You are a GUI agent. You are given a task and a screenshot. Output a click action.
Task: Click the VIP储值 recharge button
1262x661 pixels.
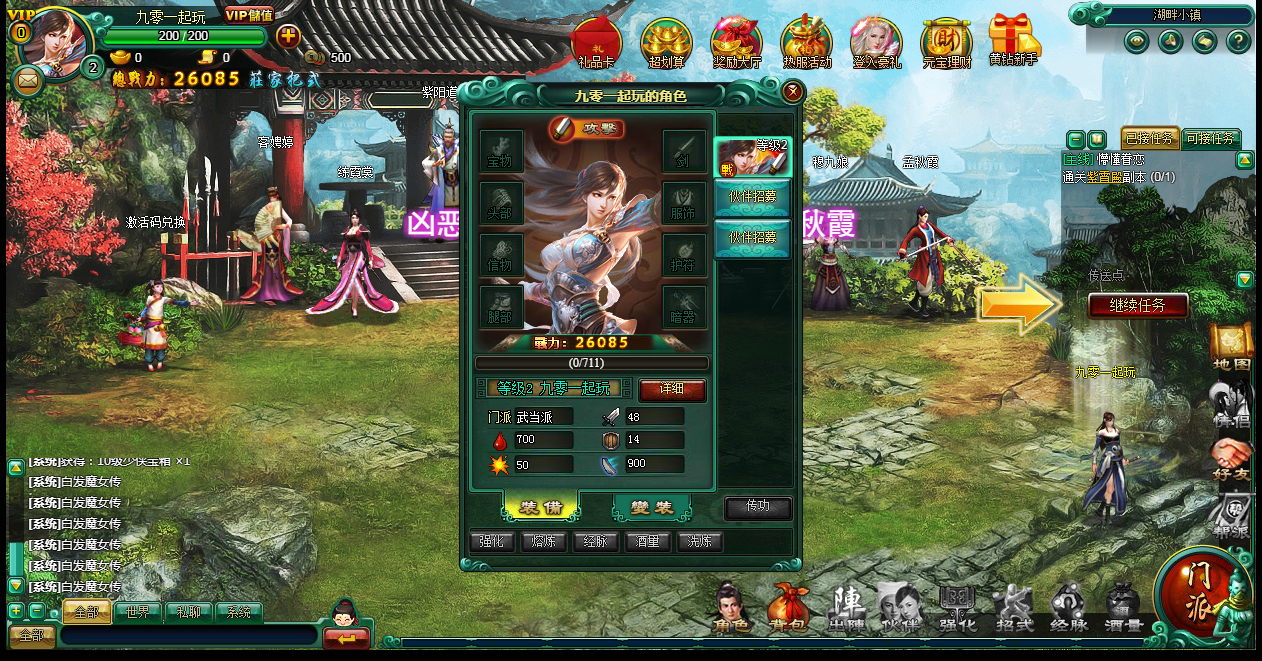(x=249, y=15)
